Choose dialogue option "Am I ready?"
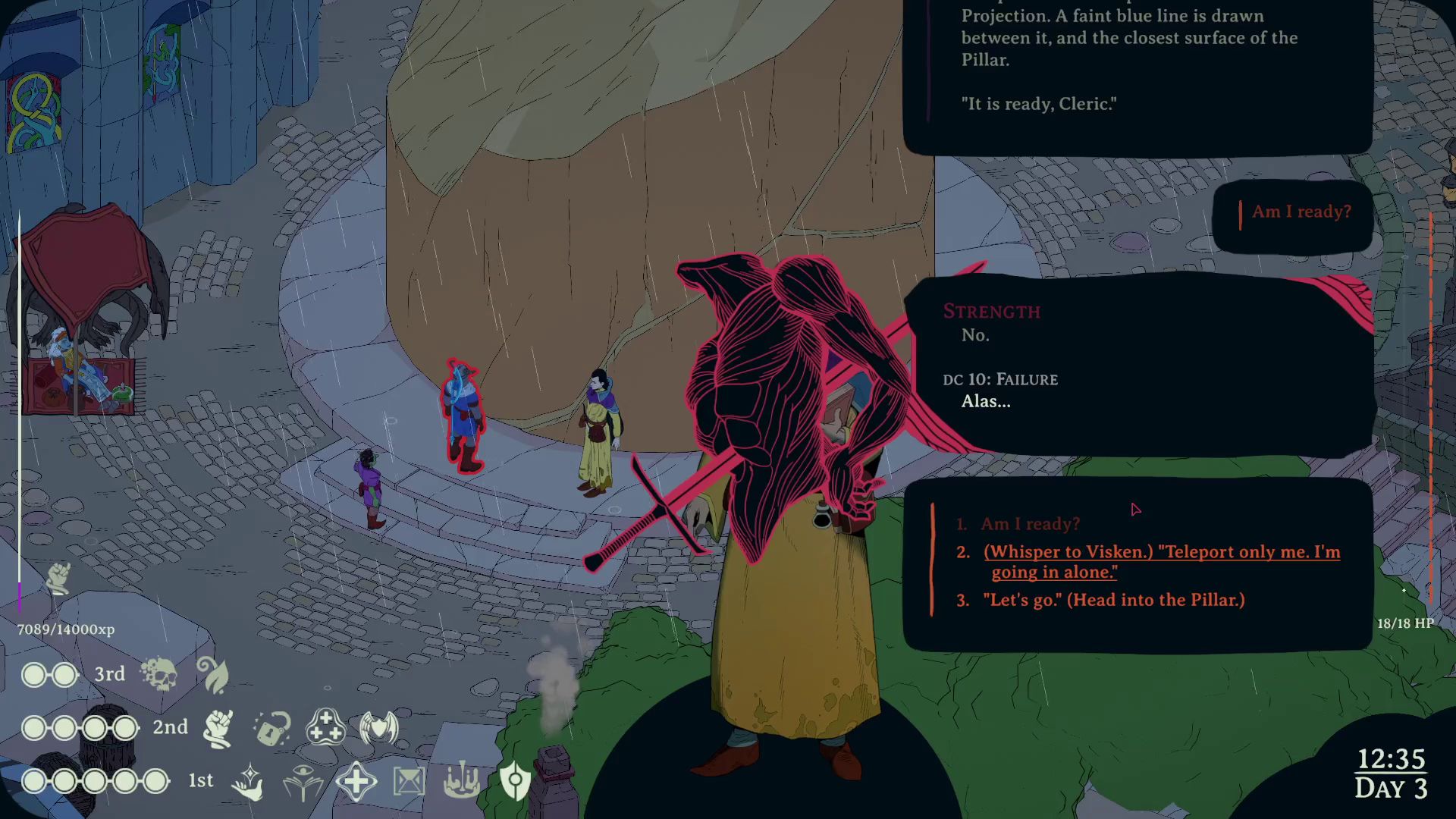 tap(1030, 524)
